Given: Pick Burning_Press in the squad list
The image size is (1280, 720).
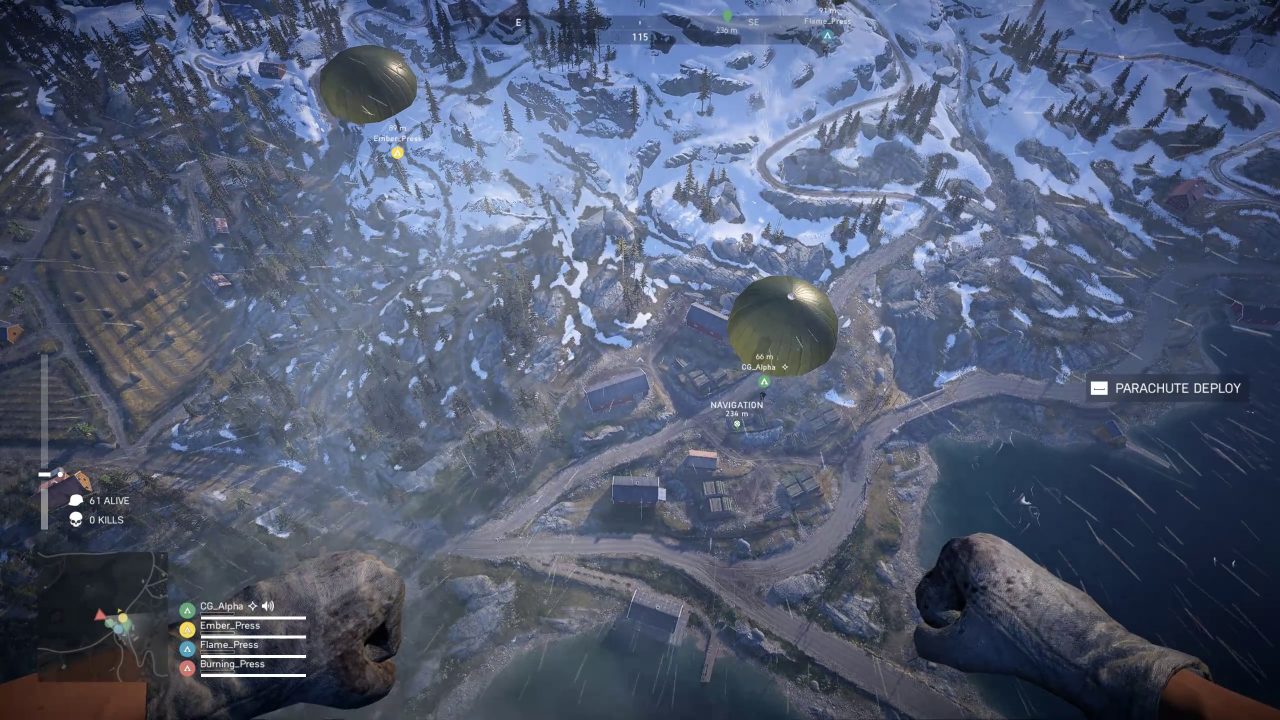Looking at the screenshot, I should pos(231,664).
